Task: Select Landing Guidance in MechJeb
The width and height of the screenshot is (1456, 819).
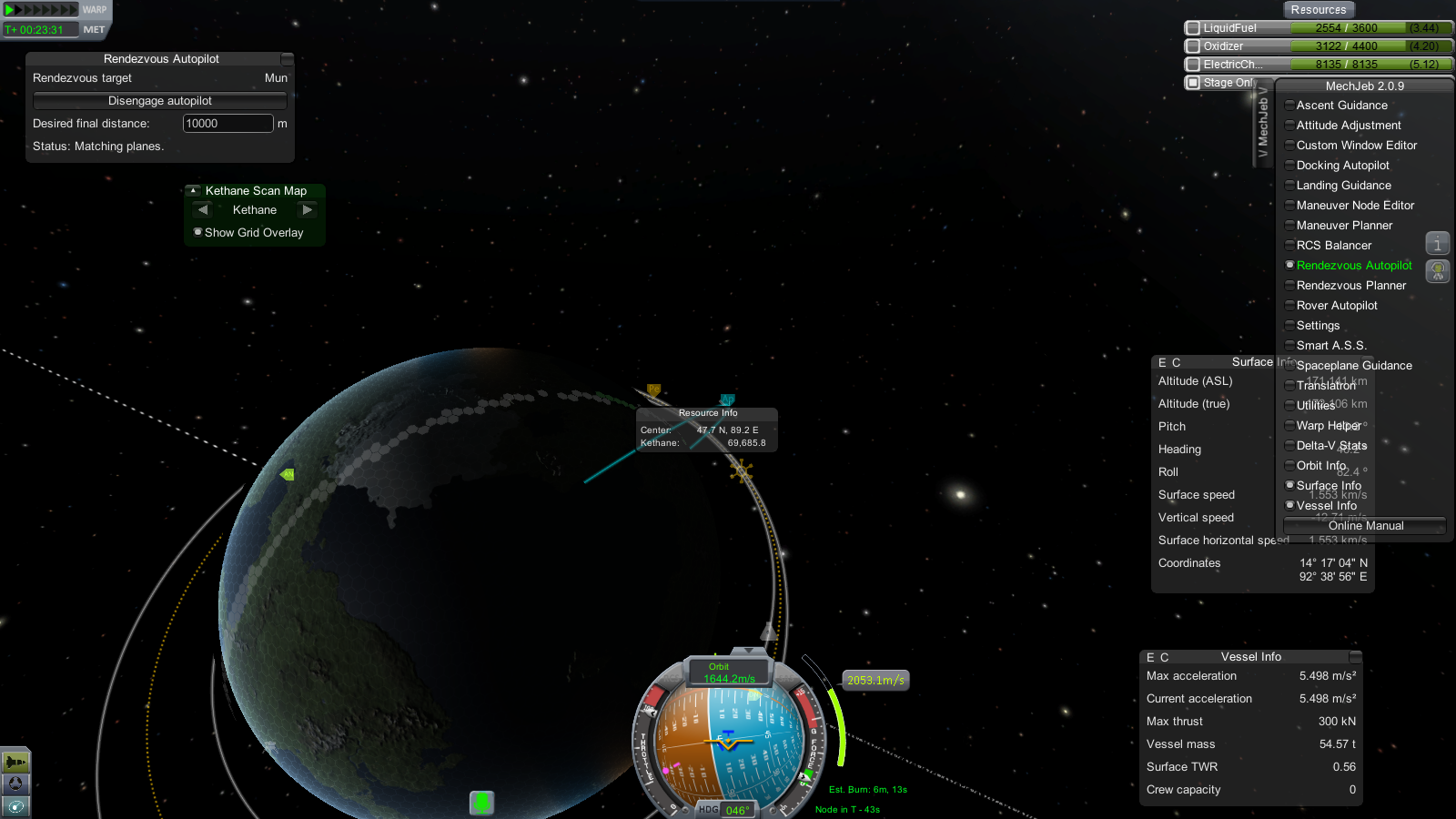Action: pos(1343,186)
